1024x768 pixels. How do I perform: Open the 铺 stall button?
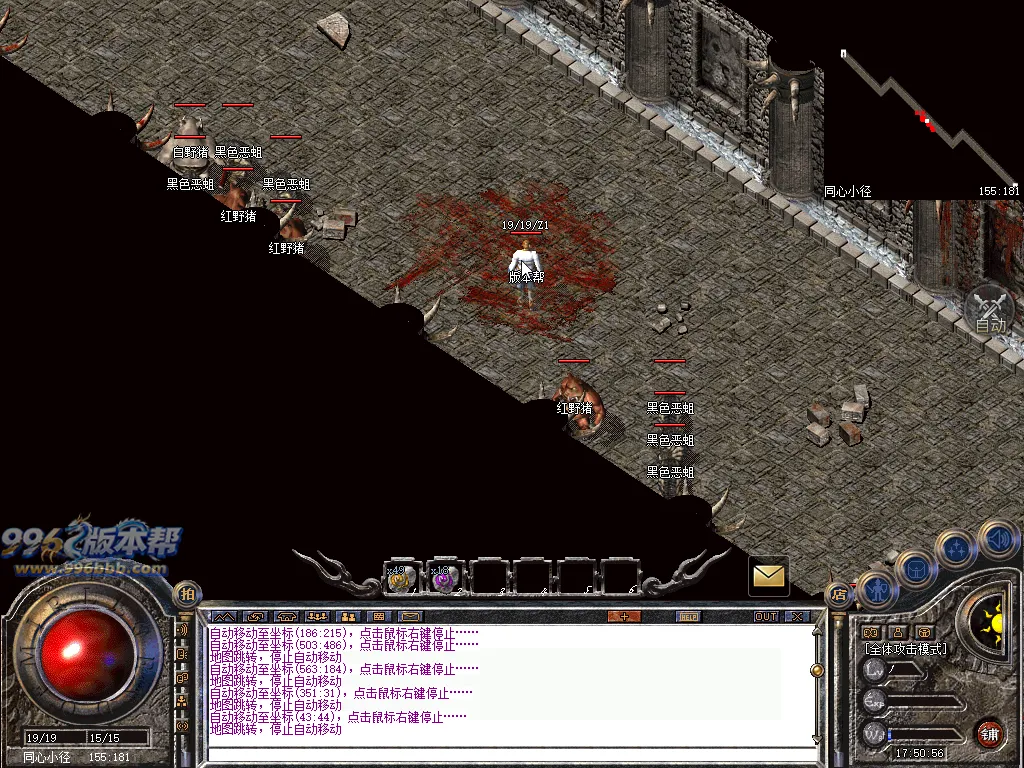click(x=989, y=732)
